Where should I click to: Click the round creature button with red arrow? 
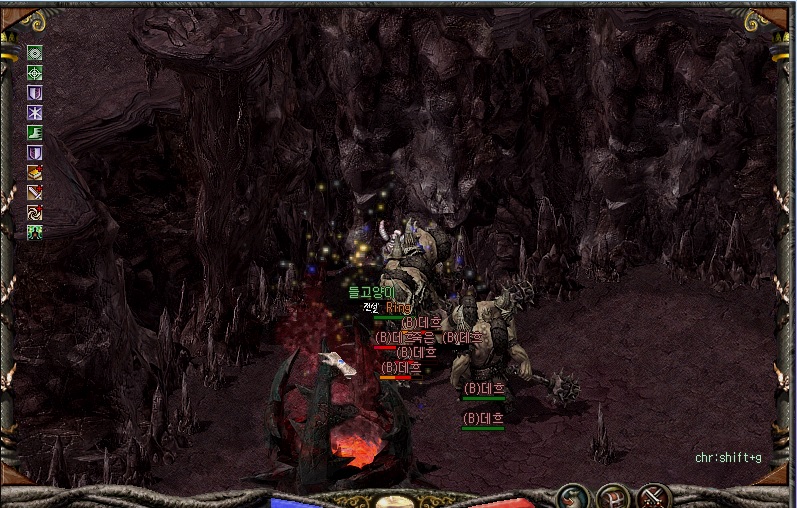pos(573,496)
